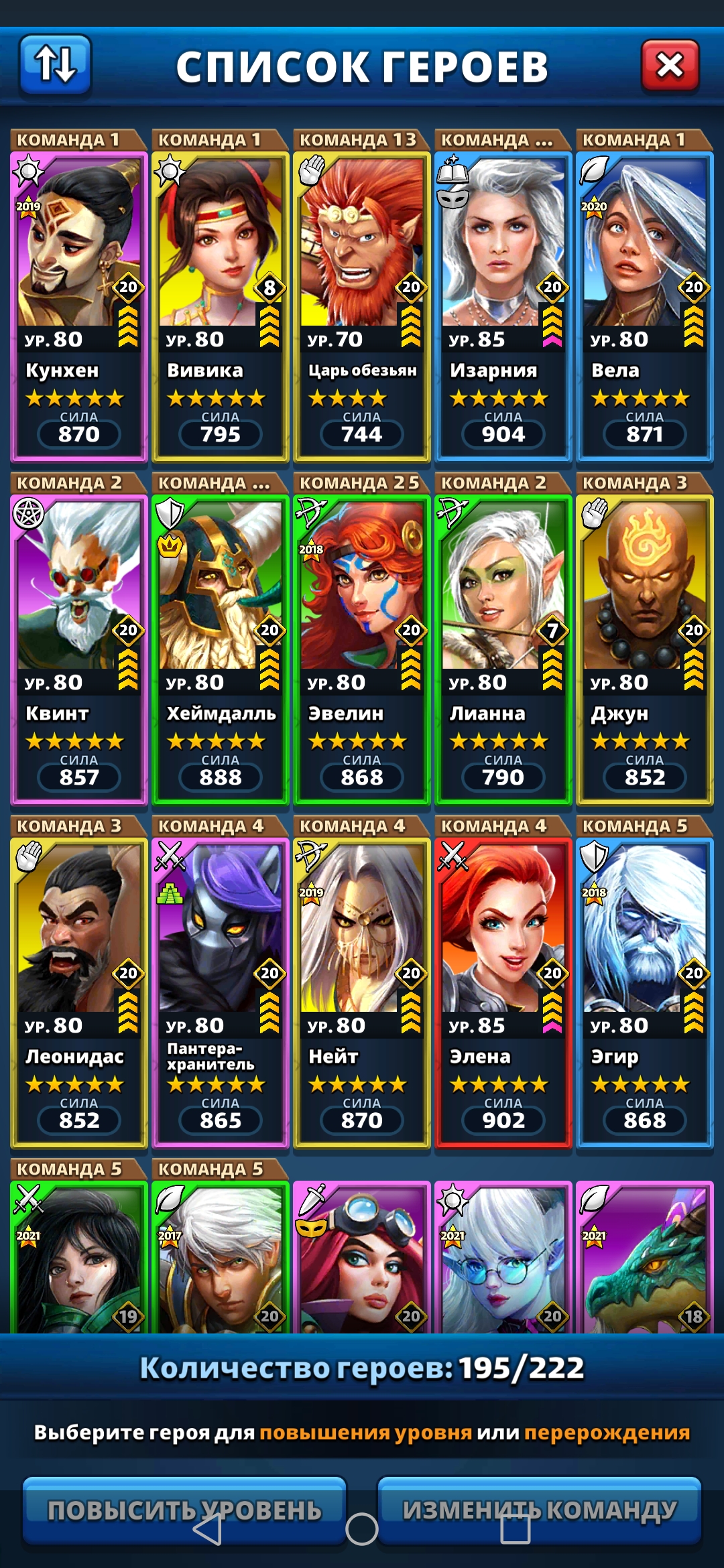This screenshot has height=1568, width=724.
Task: Close the hero list window
Action: (x=670, y=65)
